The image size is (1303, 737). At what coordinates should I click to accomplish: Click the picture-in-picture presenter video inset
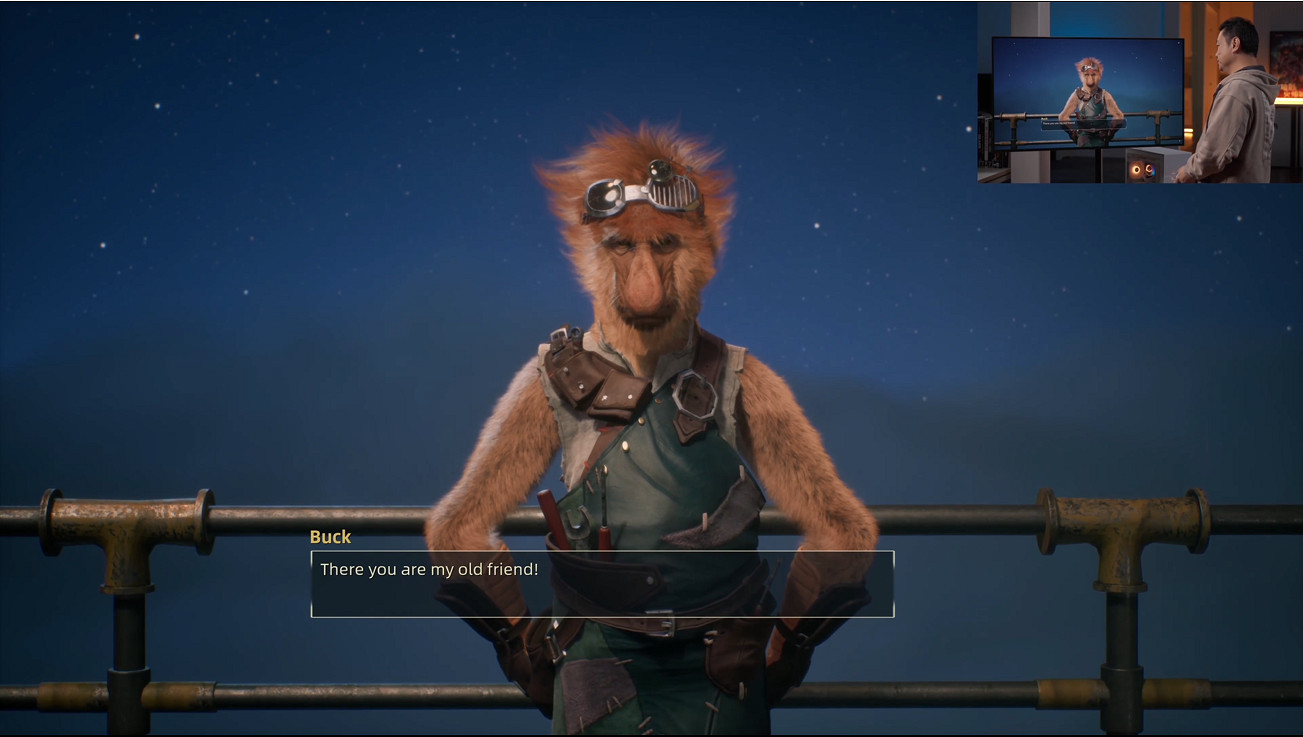click(1139, 92)
